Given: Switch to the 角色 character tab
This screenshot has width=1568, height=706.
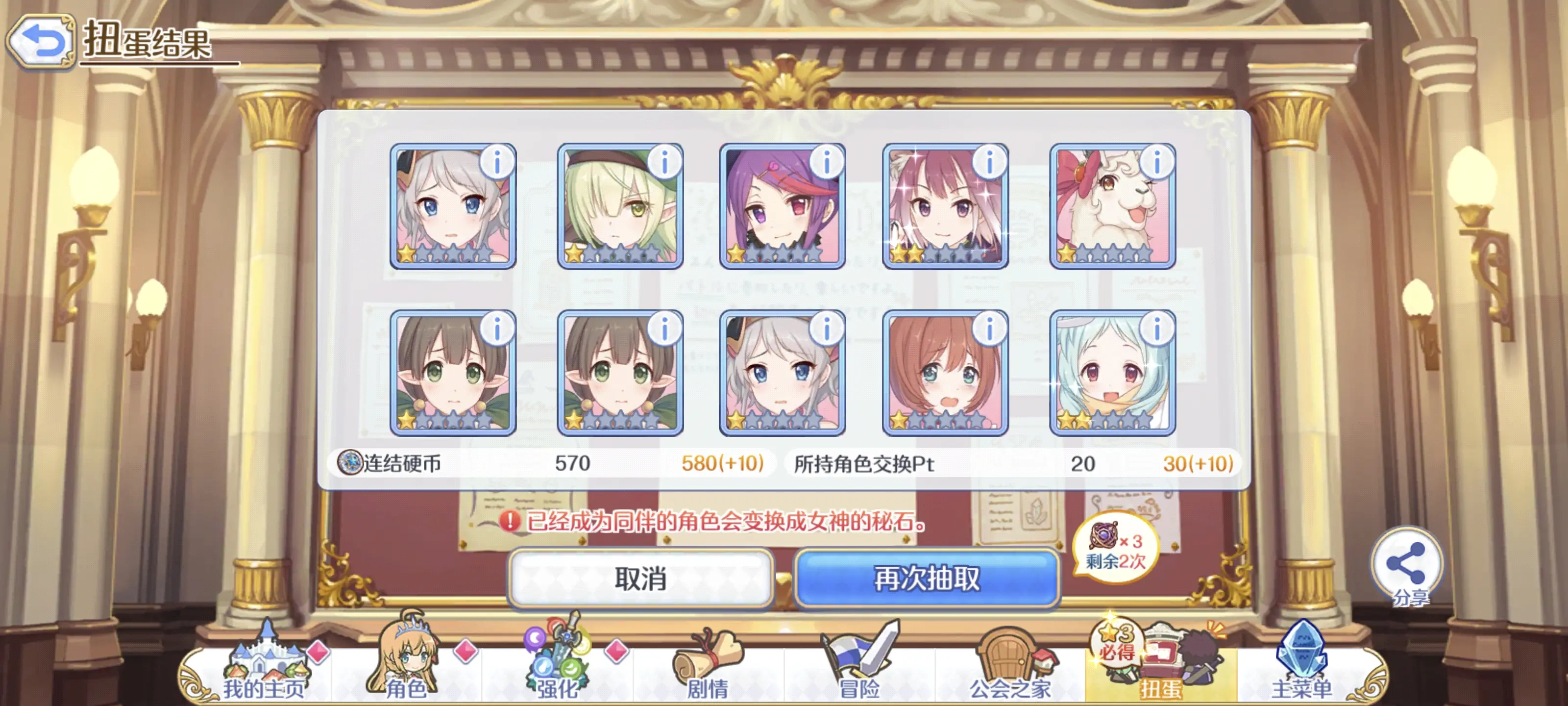Looking at the screenshot, I should pos(406,667).
